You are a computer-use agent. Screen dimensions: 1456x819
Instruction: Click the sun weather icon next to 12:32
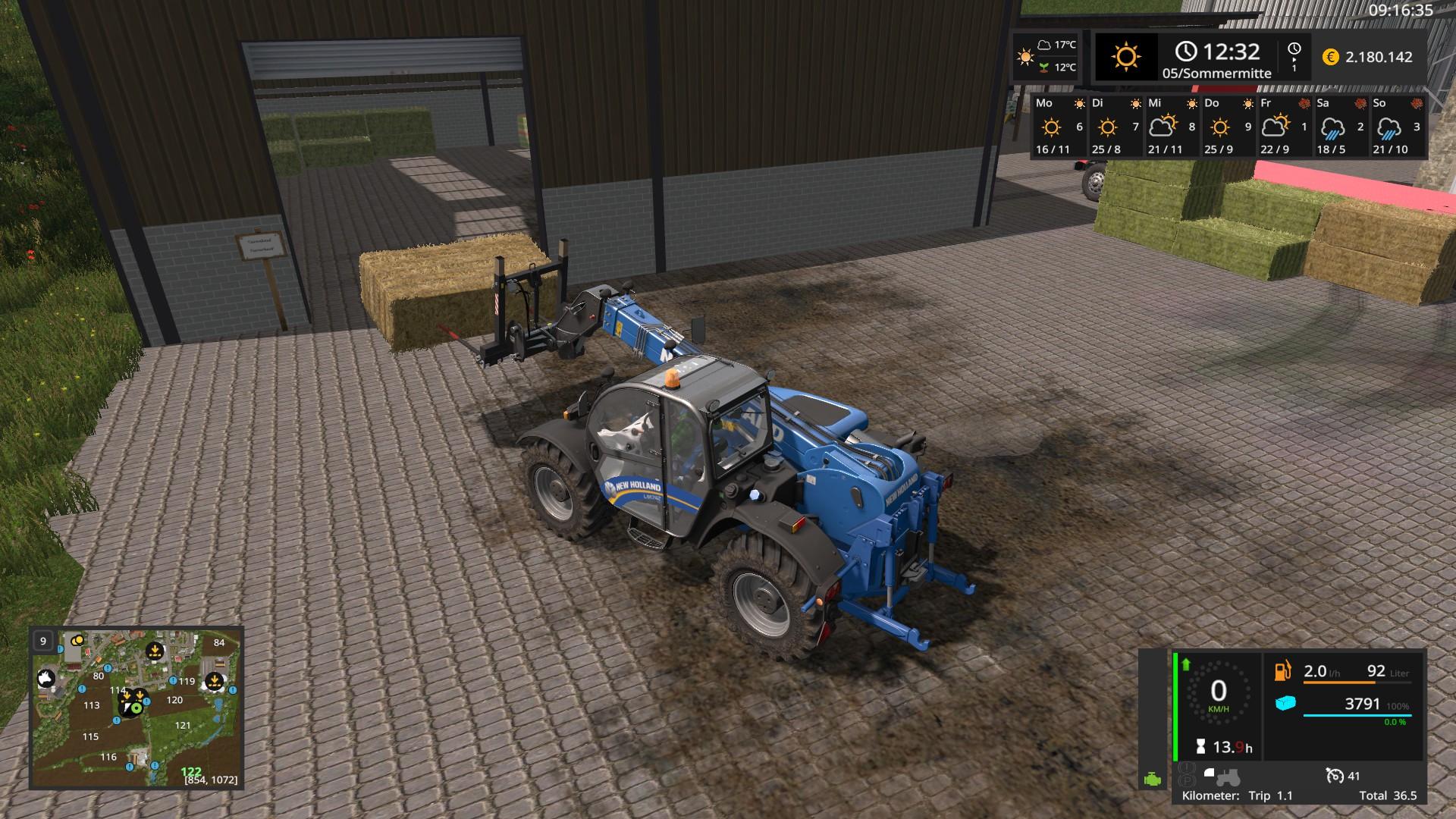pyautogui.click(x=1125, y=56)
